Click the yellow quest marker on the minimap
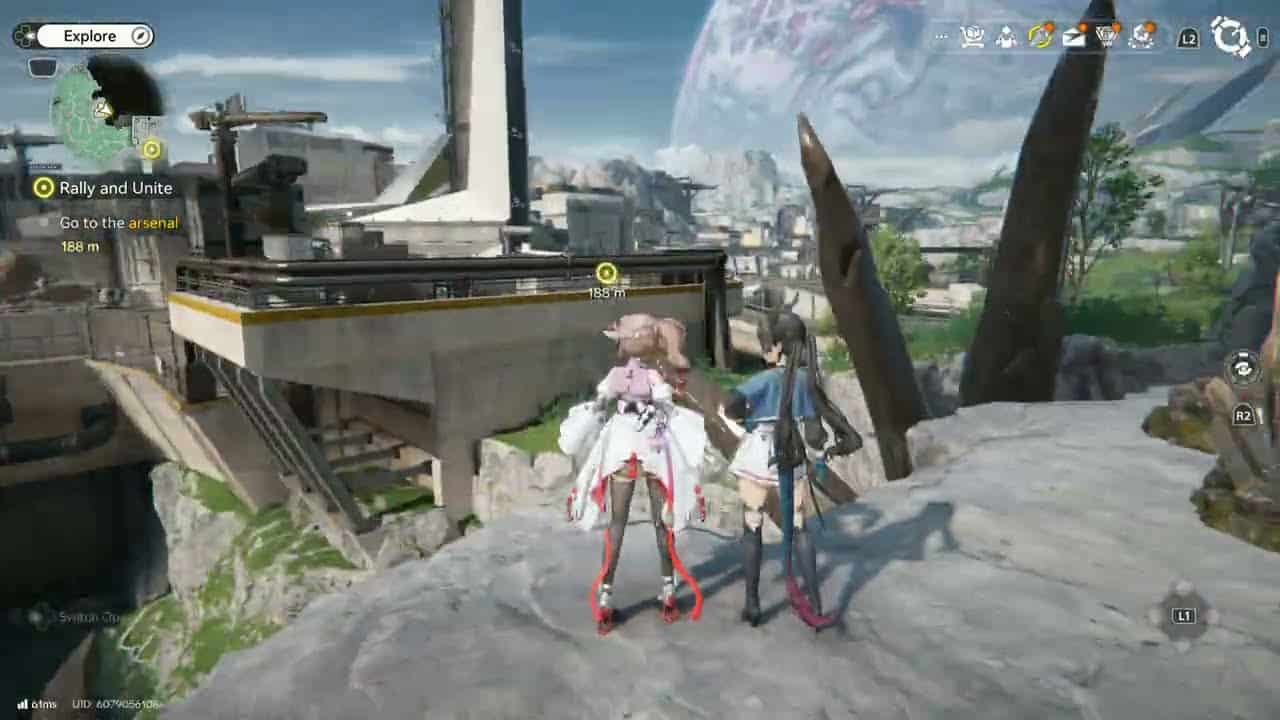The height and width of the screenshot is (720, 1280). pyautogui.click(x=151, y=150)
